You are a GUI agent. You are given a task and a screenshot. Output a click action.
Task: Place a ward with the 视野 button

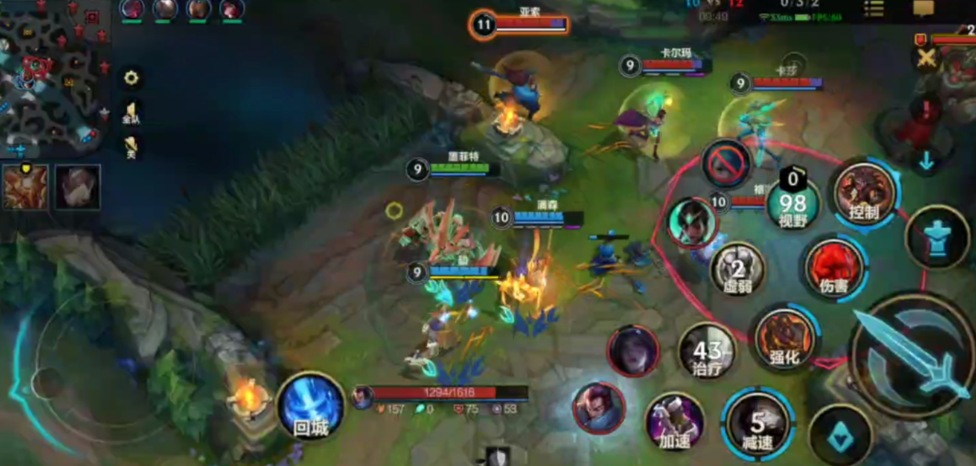tap(794, 206)
